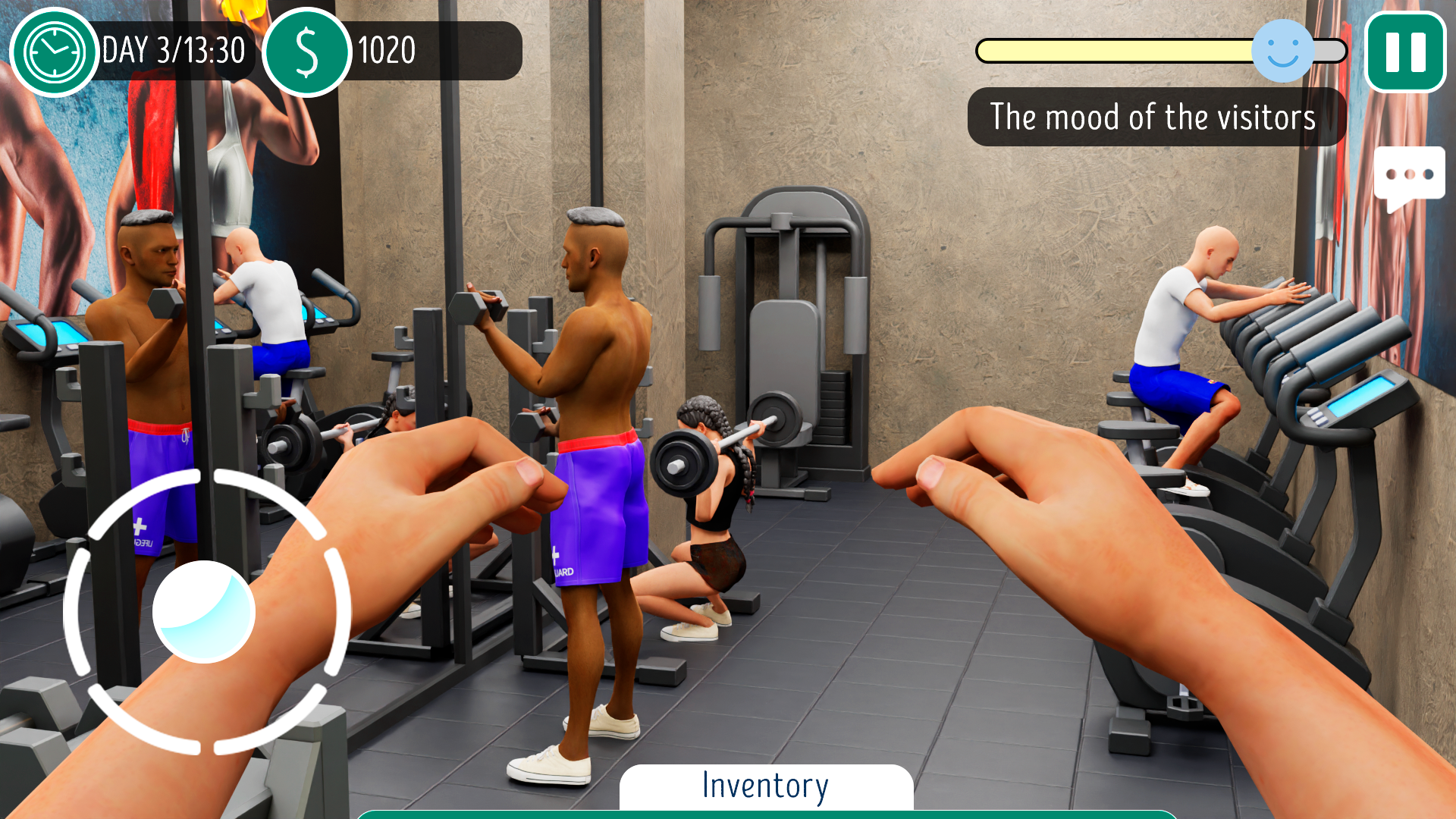The image size is (1456, 819).
Task: Tap the mood bar to toggle its display
Action: [1115, 50]
